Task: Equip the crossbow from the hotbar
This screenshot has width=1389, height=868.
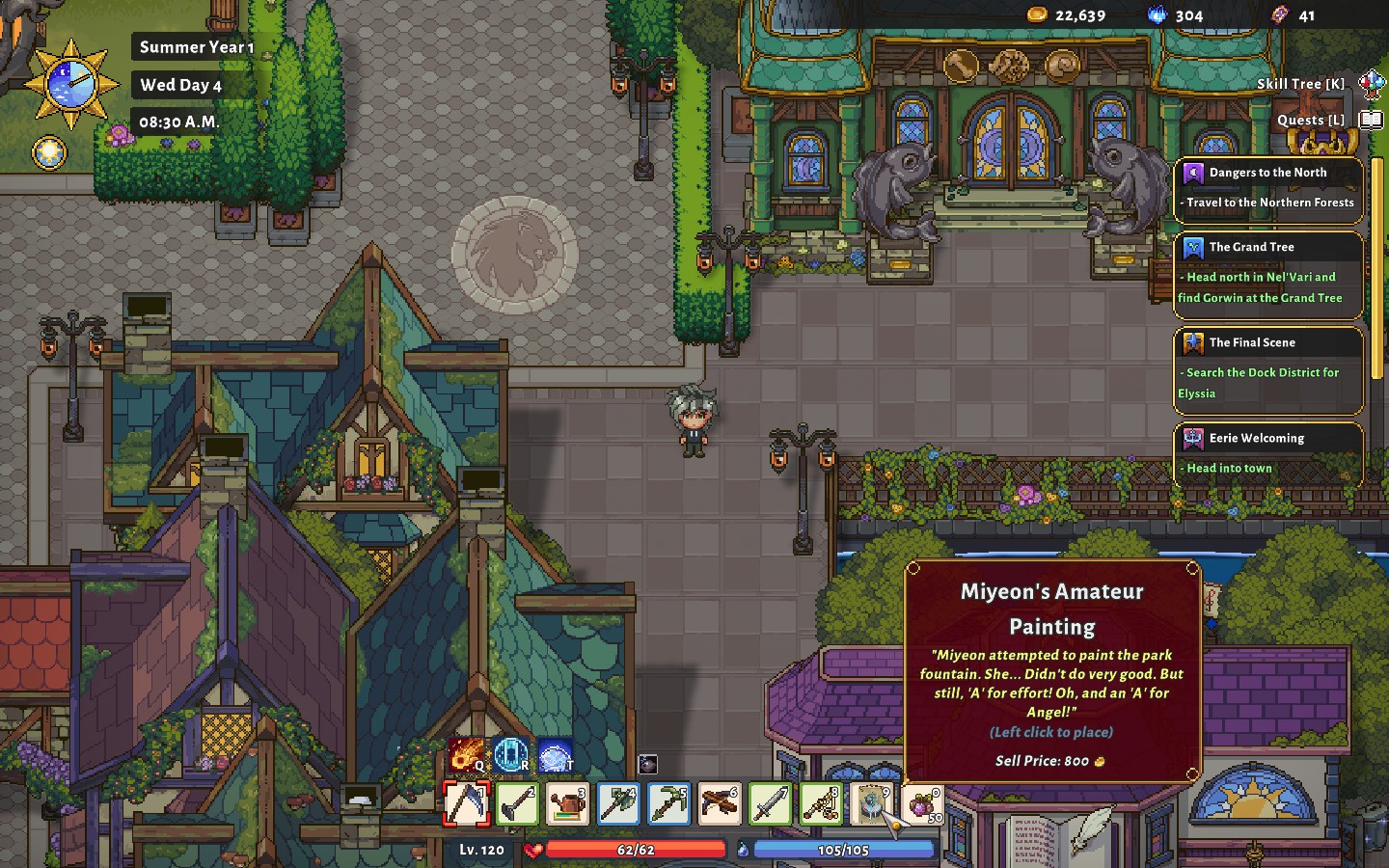Action: pos(720,802)
